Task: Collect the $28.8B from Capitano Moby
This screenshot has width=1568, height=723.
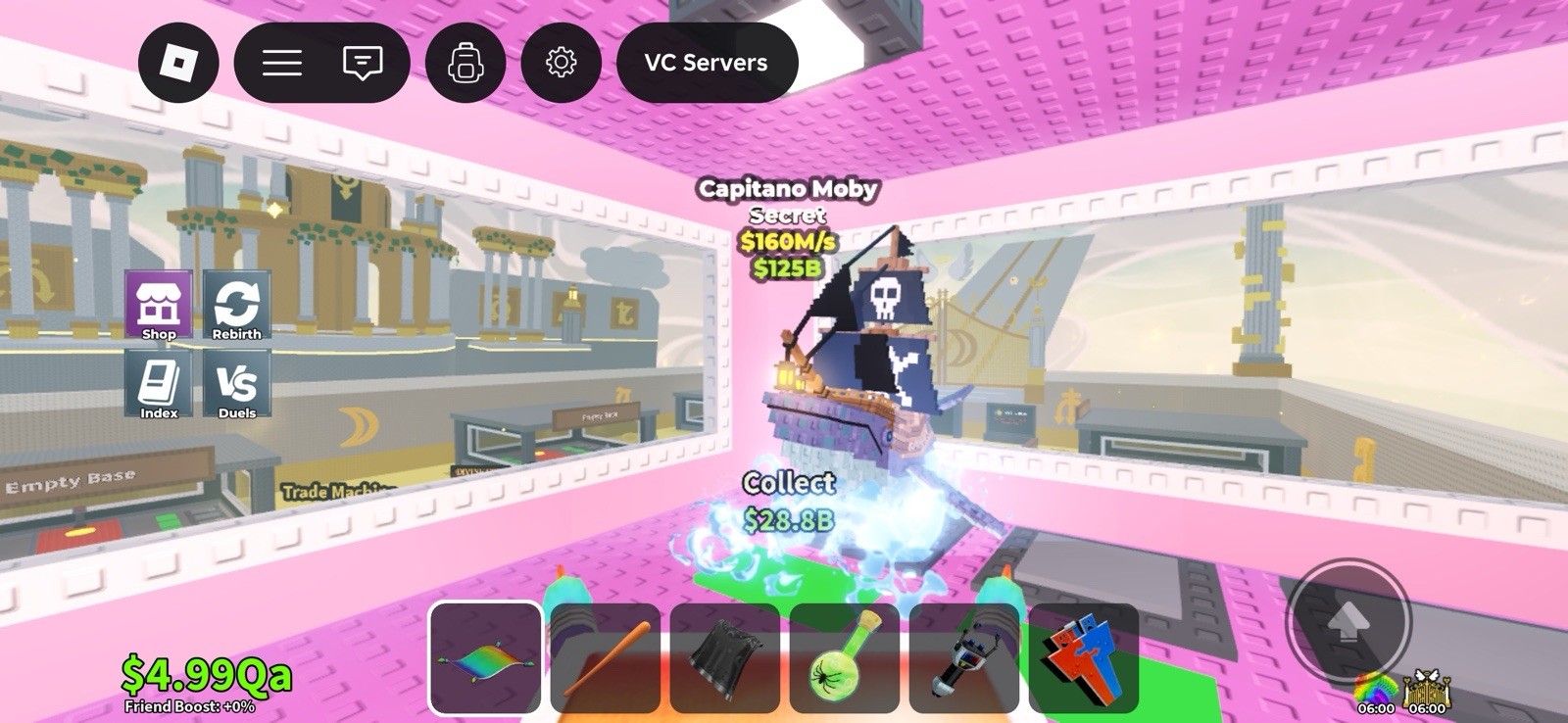Action: [789, 496]
